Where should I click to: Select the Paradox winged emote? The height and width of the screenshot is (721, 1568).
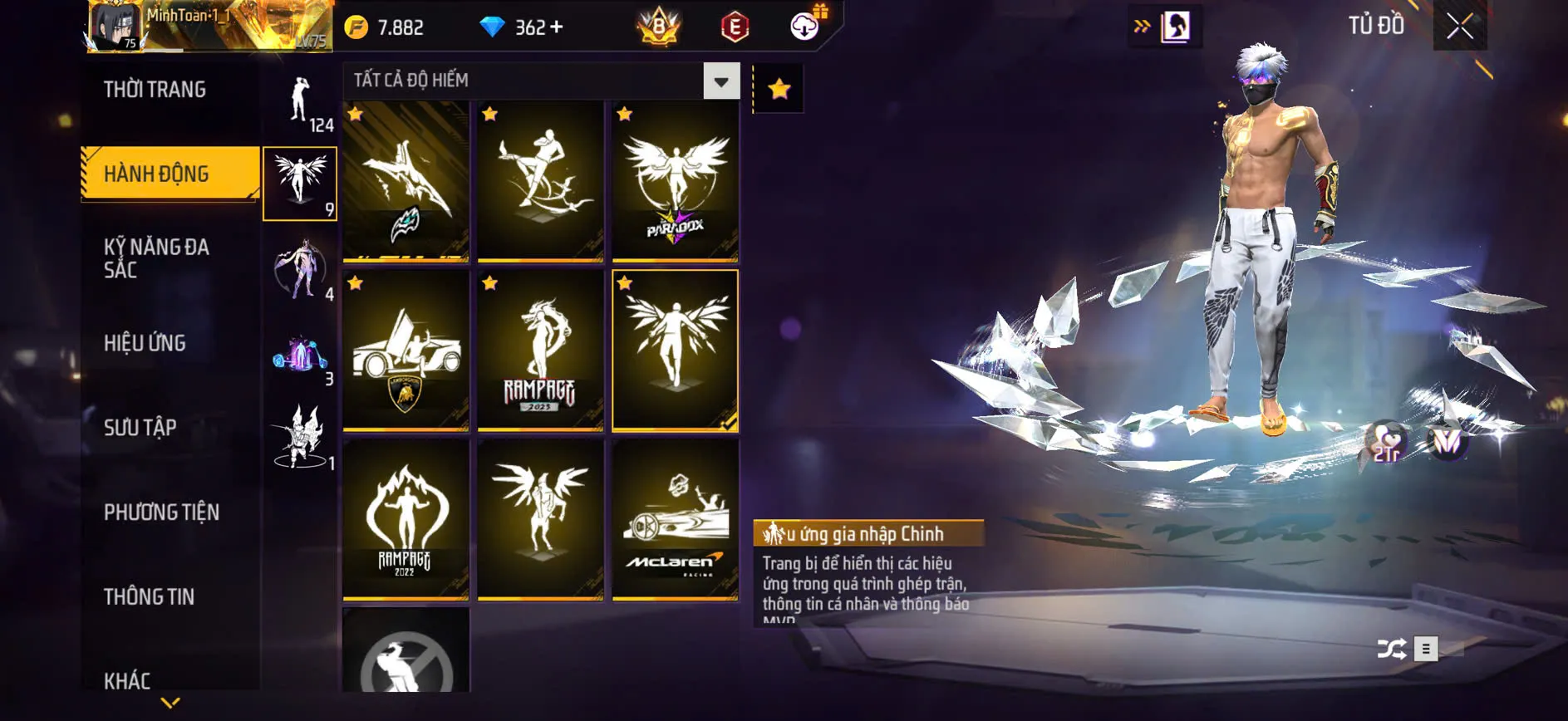675,181
